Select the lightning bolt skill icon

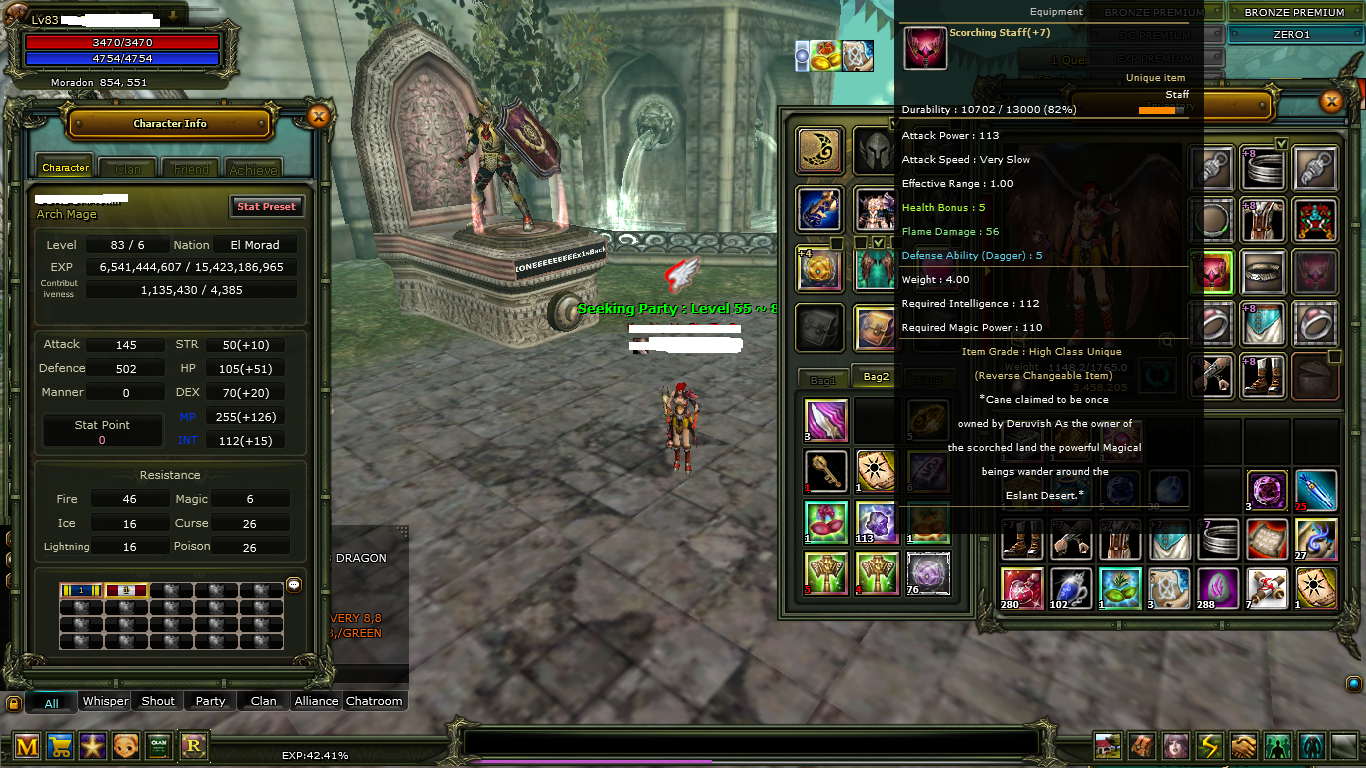pos(1208,745)
